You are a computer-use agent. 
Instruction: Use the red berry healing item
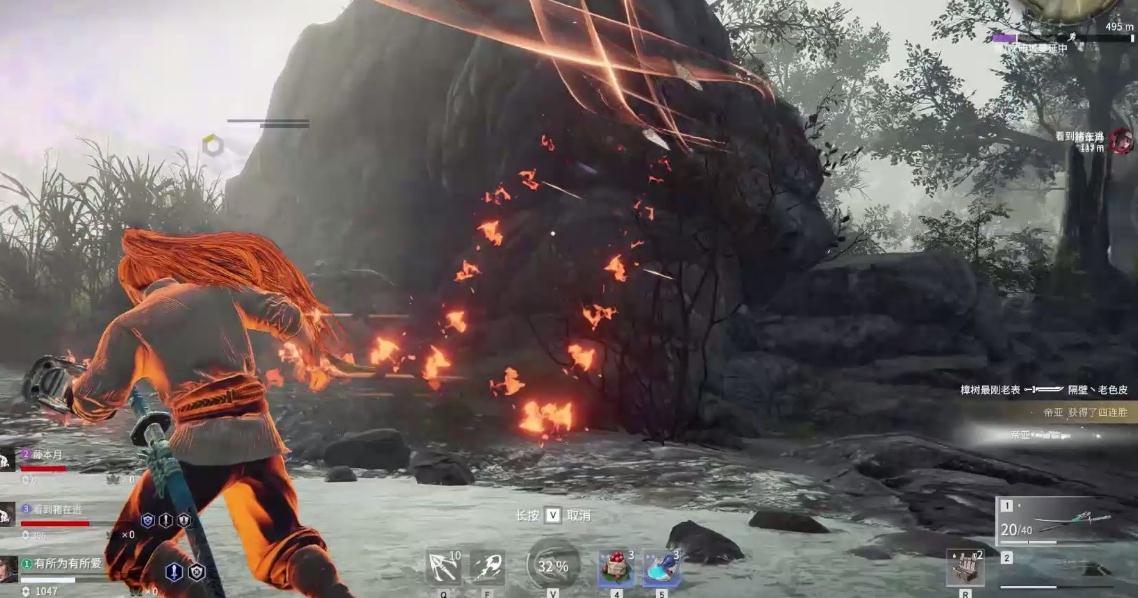point(615,568)
